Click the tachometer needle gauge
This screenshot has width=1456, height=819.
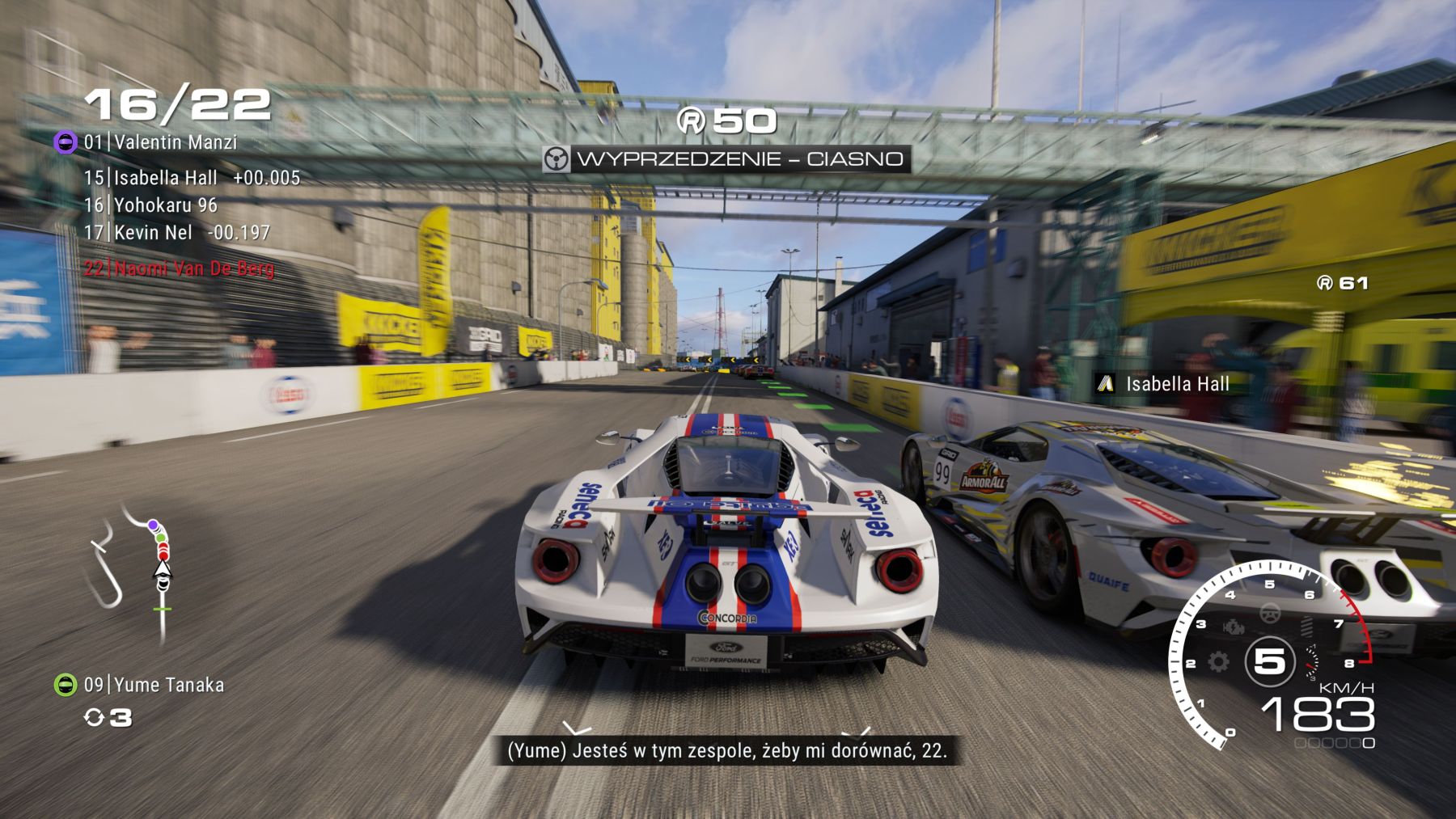[x=1313, y=662]
